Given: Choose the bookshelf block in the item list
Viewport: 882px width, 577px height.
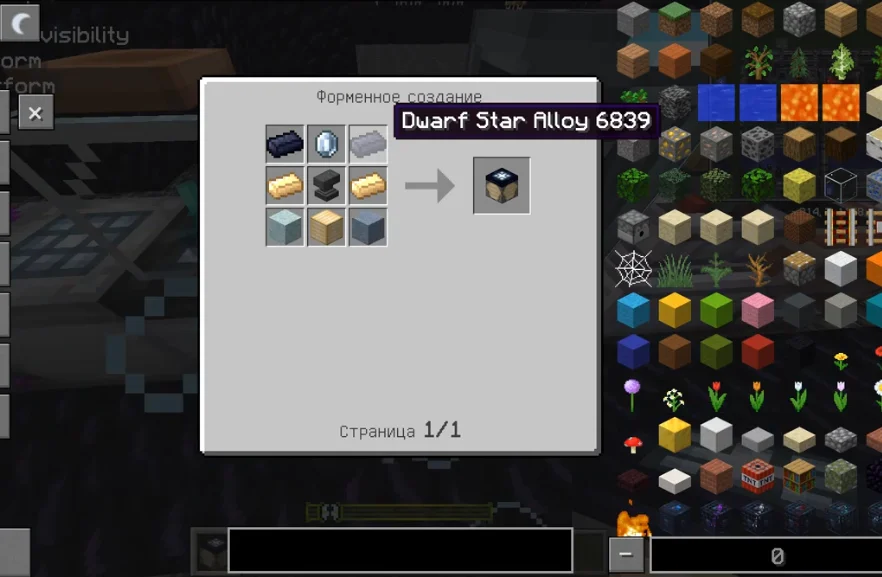Looking at the screenshot, I should tap(799, 478).
